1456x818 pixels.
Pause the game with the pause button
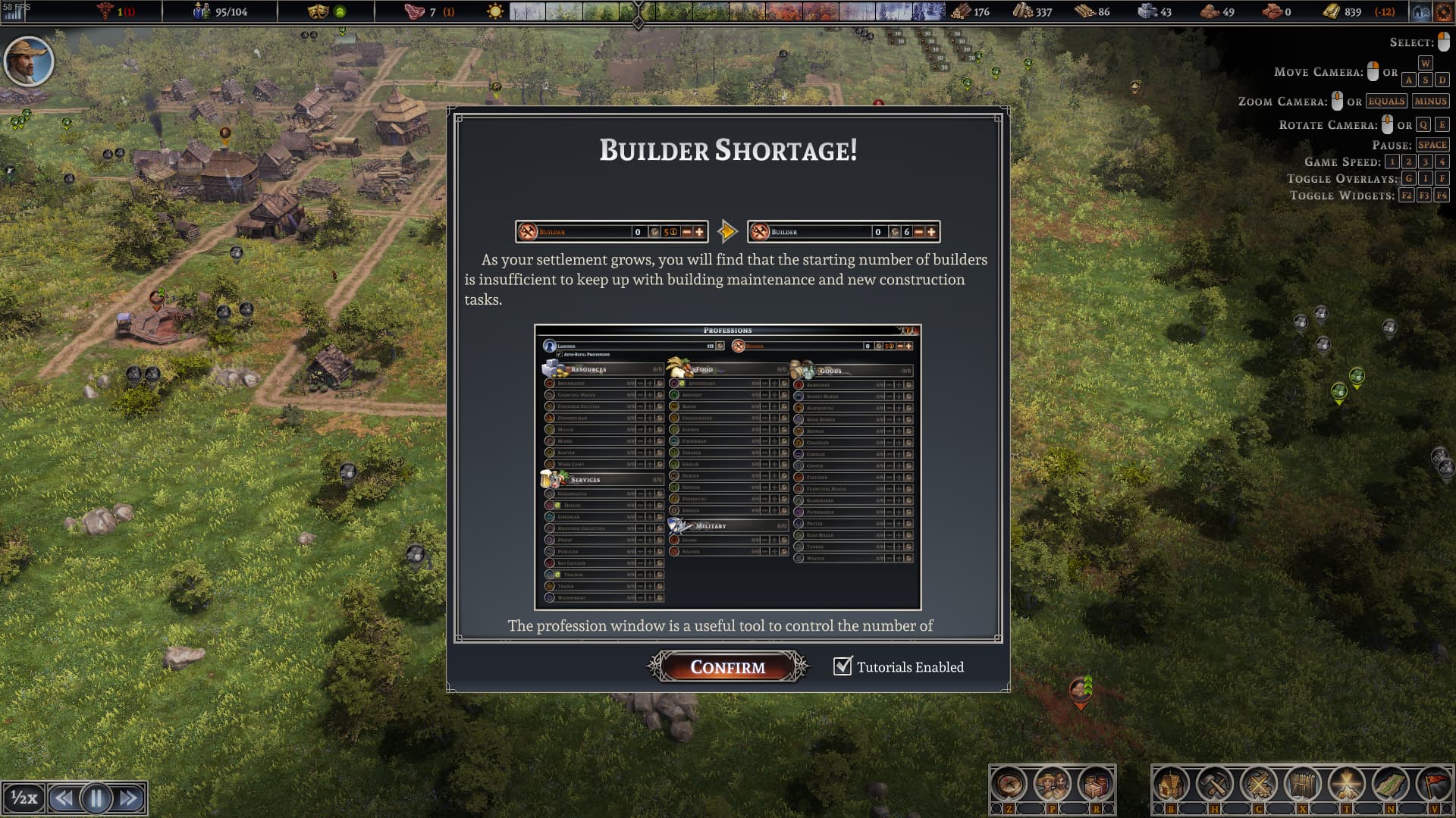pos(96,798)
